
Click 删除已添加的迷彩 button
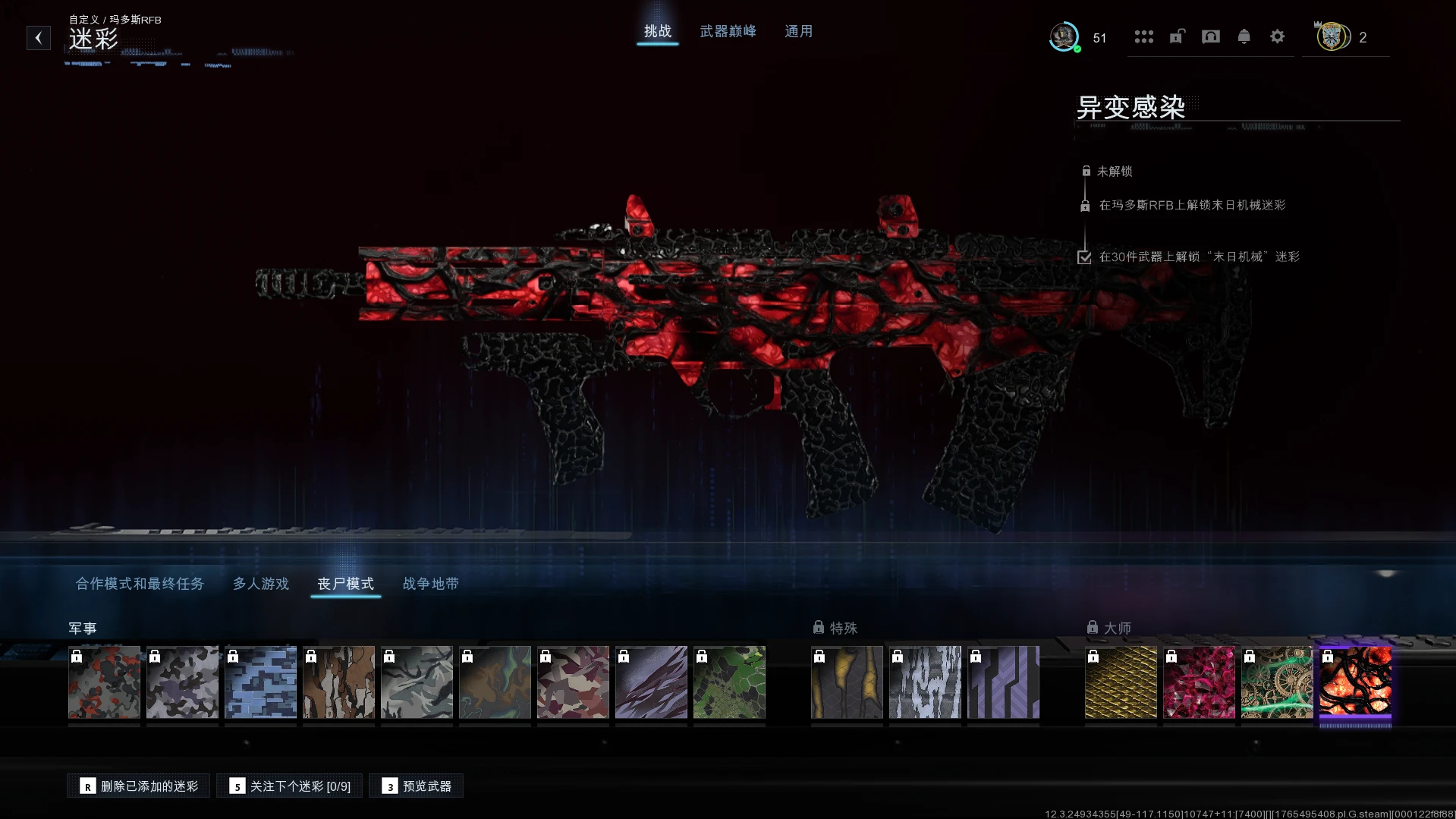[139, 786]
